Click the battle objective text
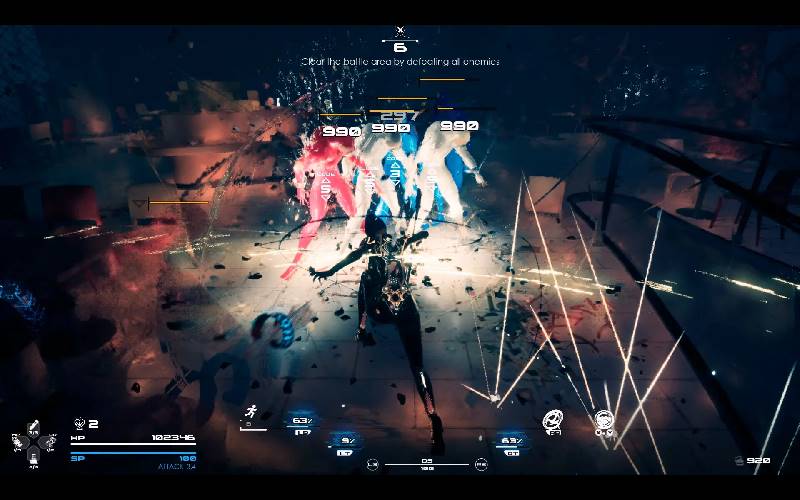Viewport: 800px width, 500px height. (400, 62)
